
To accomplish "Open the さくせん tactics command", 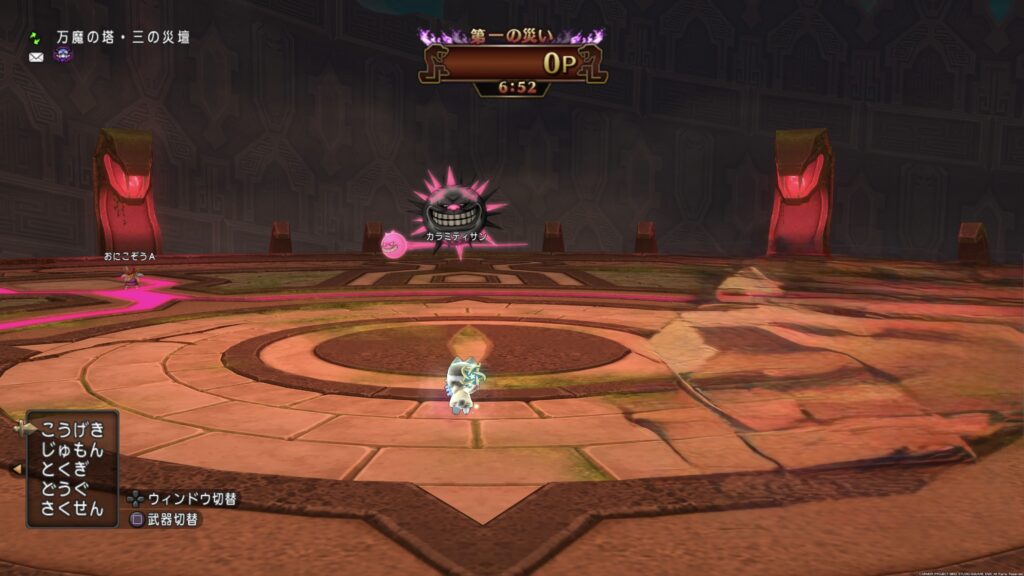I will click(x=72, y=508).
